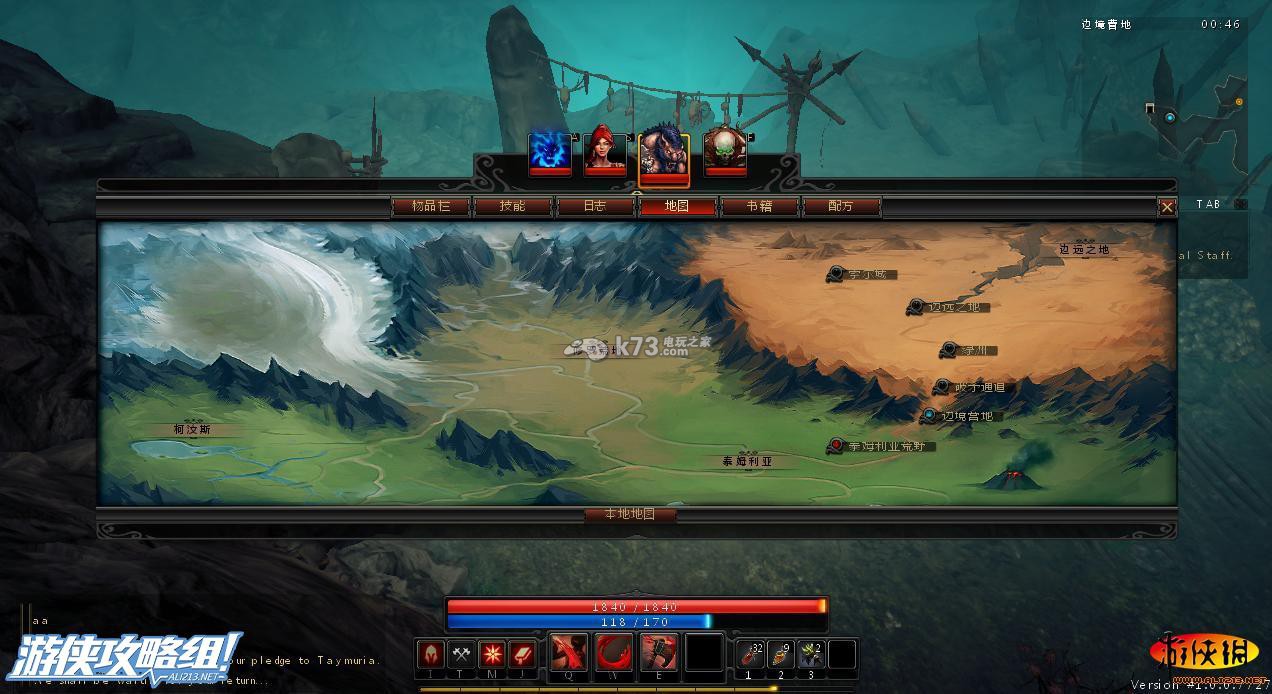The height and width of the screenshot is (694, 1272).
Task: Close the map window
Action: (x=1166, y=207)
